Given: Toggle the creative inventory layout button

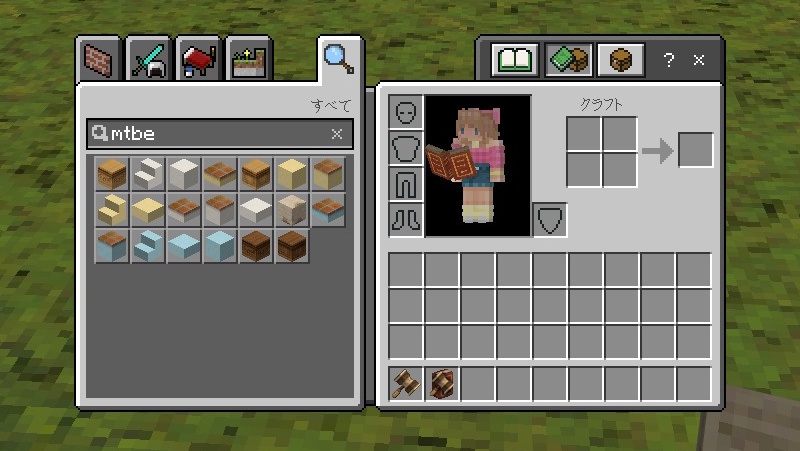Looking at the screenshot, I should [x=569, y=60].
